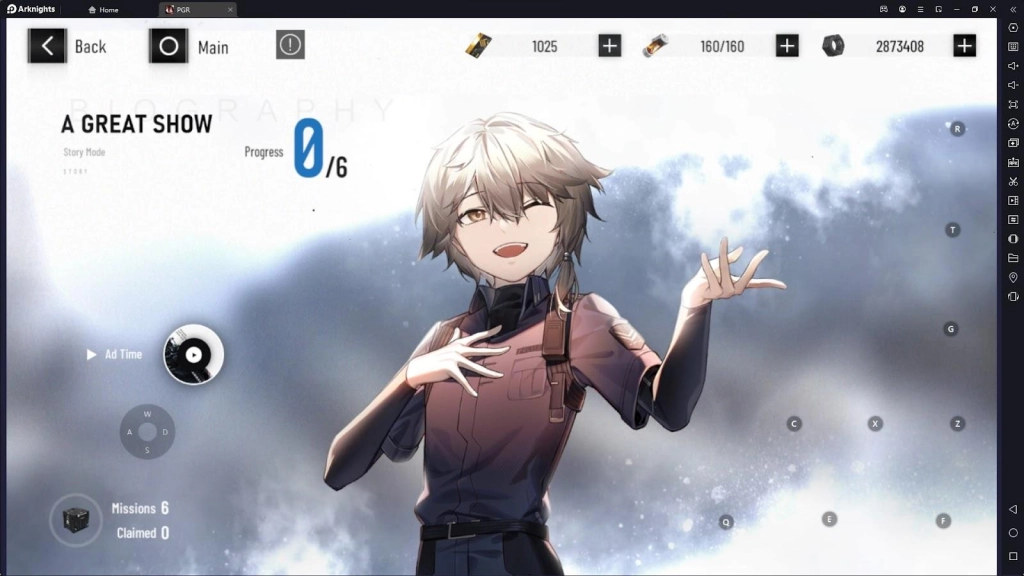Image resolution: width=1024 pixels, height=576 pixels.
Task: Return to Main menu with circle button
Action: 169,46
